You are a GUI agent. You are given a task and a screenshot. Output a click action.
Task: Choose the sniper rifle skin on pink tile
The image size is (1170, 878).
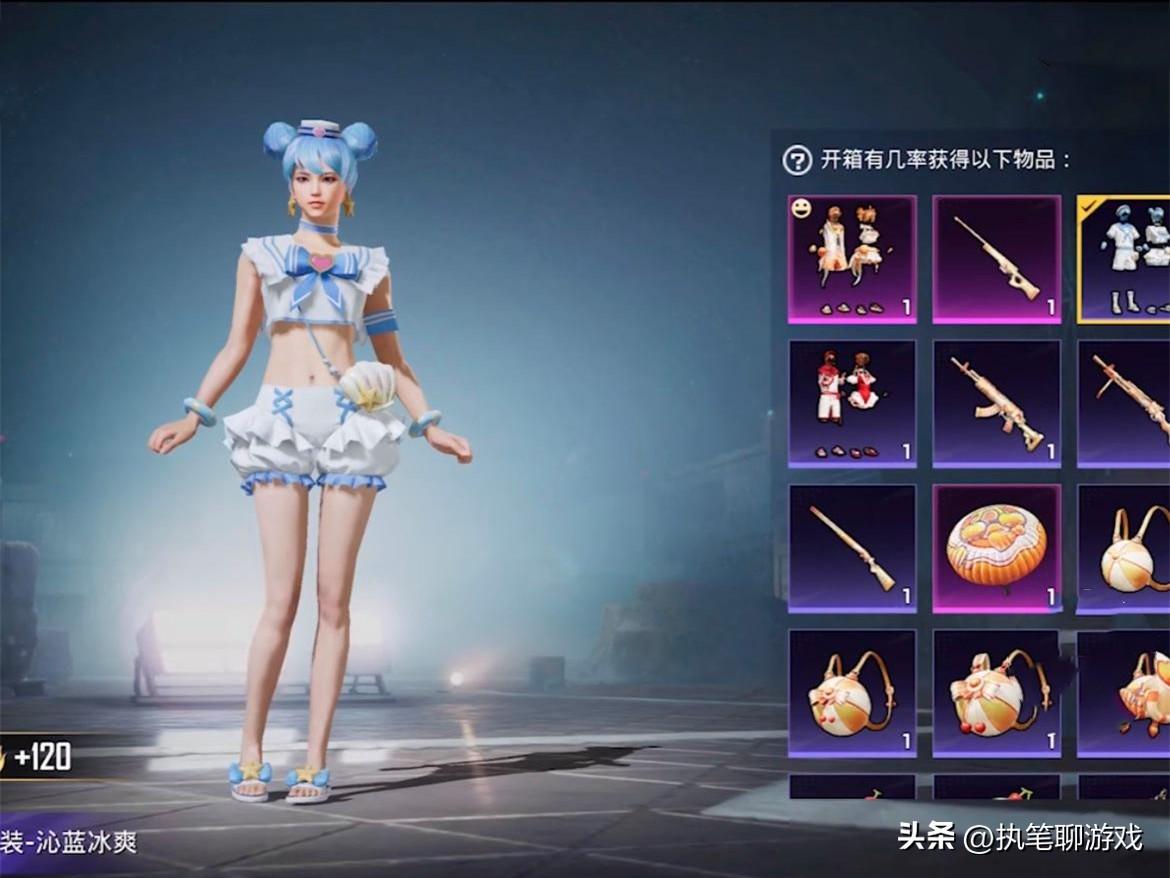[996, 258]
